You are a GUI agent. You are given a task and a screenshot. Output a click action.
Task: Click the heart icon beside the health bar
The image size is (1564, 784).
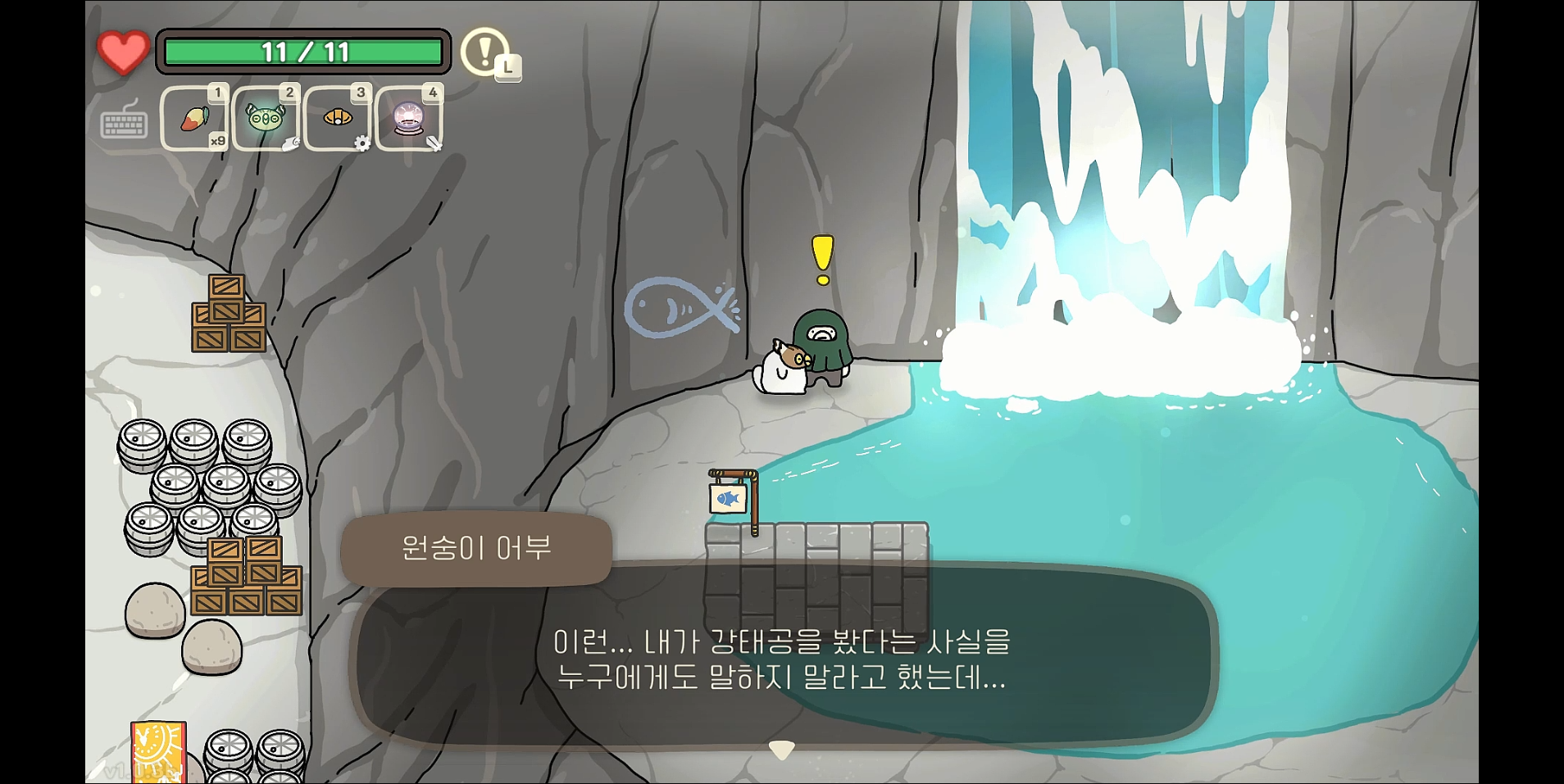pos(121,52)
